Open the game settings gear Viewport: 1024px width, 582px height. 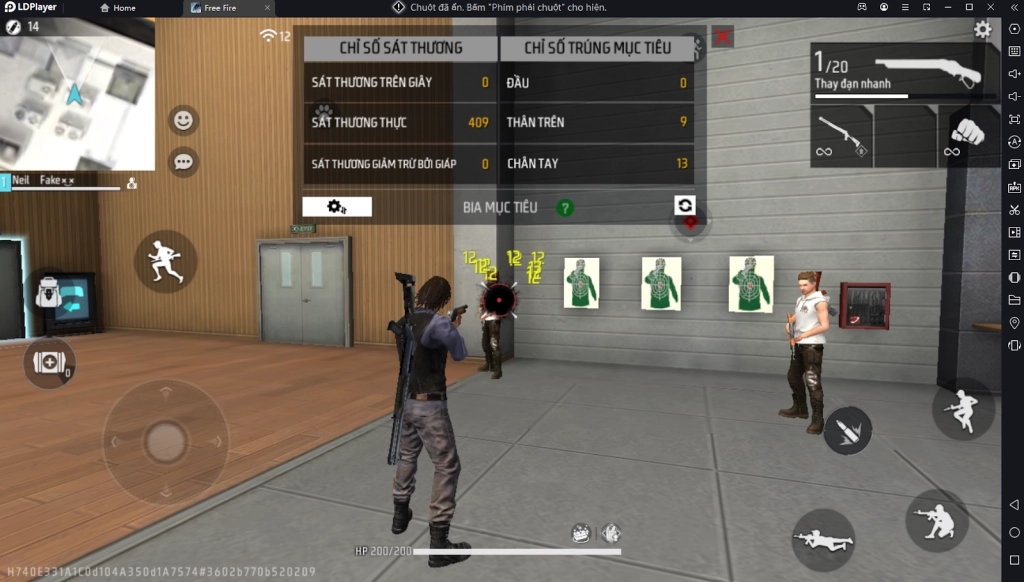[x=983, y=30]
